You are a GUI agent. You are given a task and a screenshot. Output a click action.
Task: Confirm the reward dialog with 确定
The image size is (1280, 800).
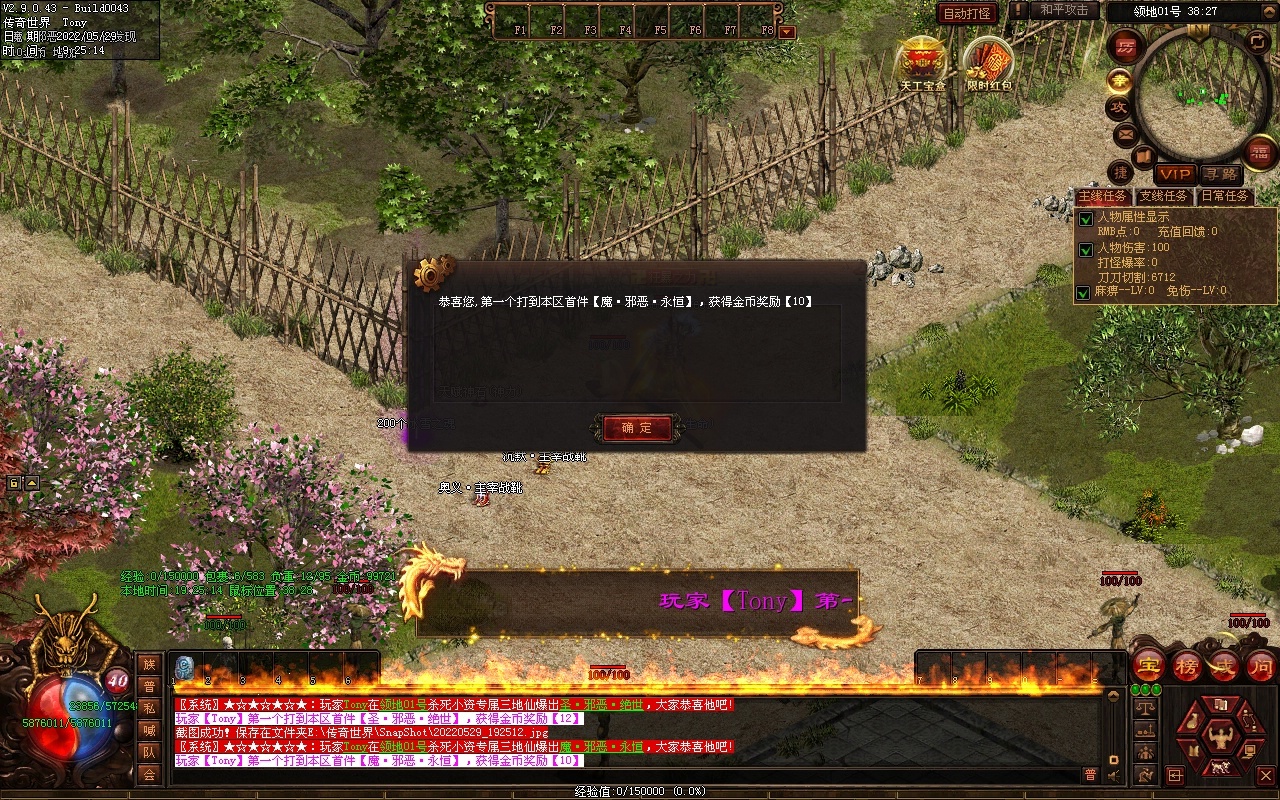coord(637,428)
